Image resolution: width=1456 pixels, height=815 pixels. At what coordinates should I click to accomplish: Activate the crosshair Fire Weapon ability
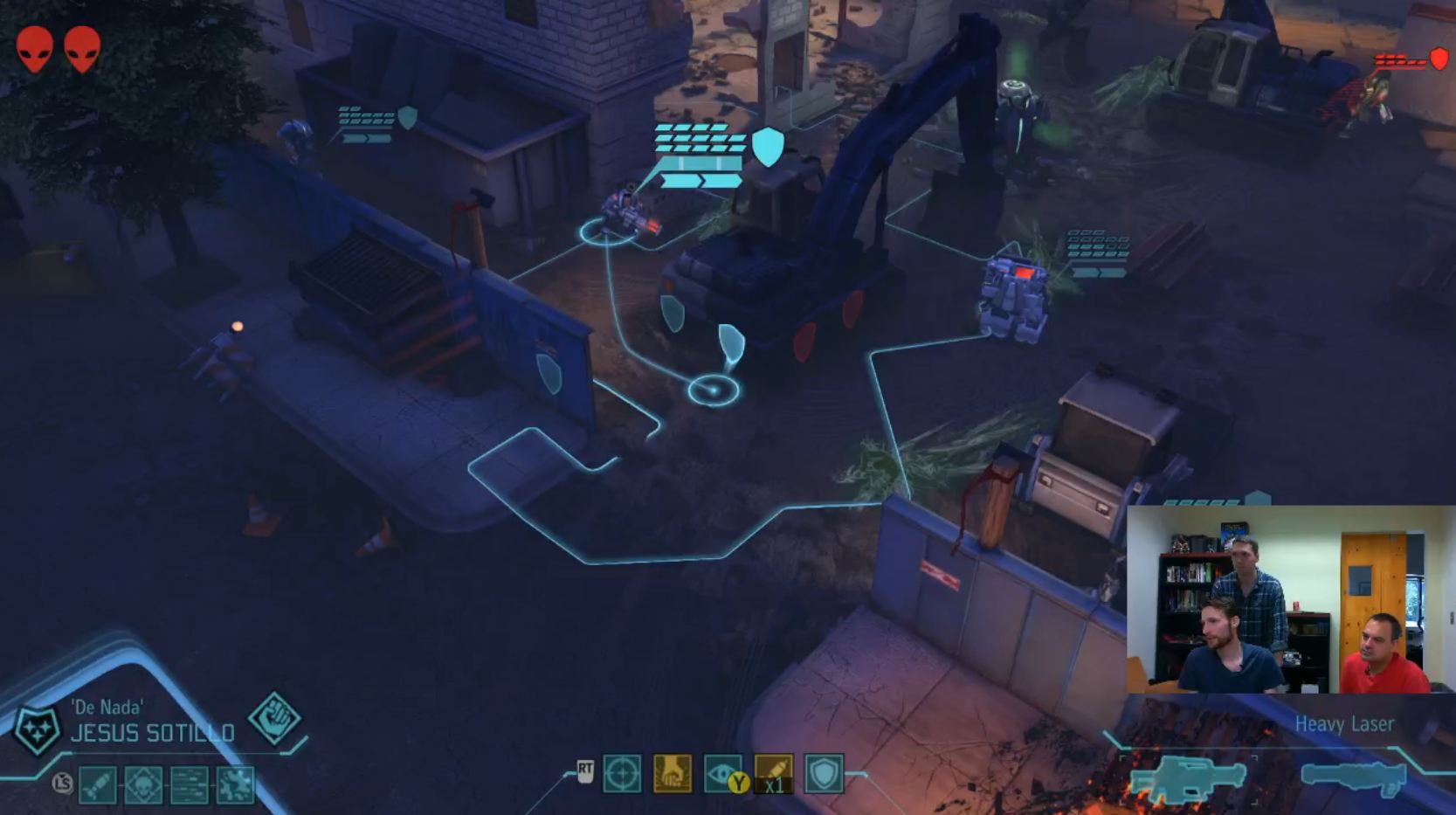(x=621, y=774)
